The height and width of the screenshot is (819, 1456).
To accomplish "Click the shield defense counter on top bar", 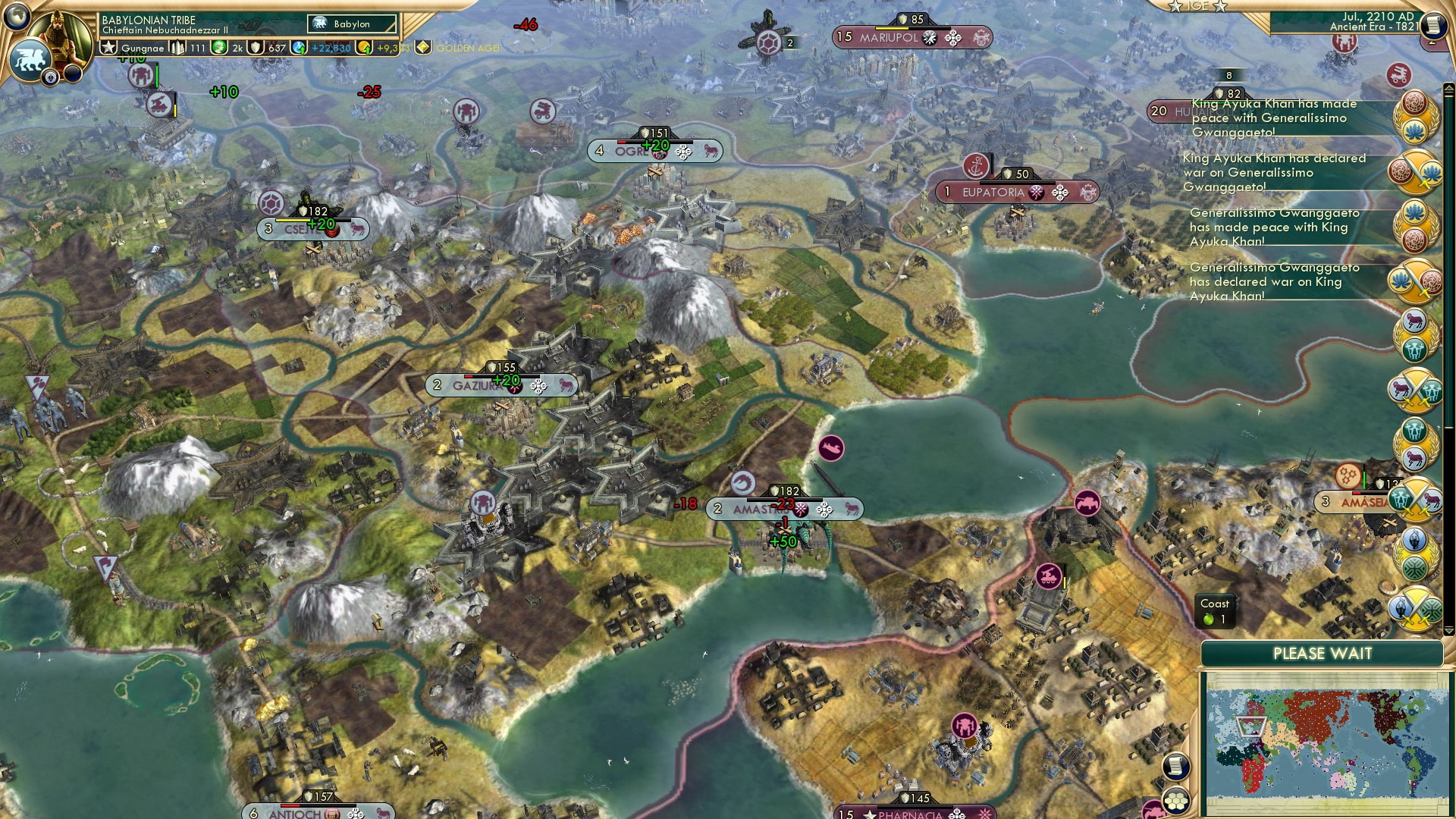I will pos(256,48).
